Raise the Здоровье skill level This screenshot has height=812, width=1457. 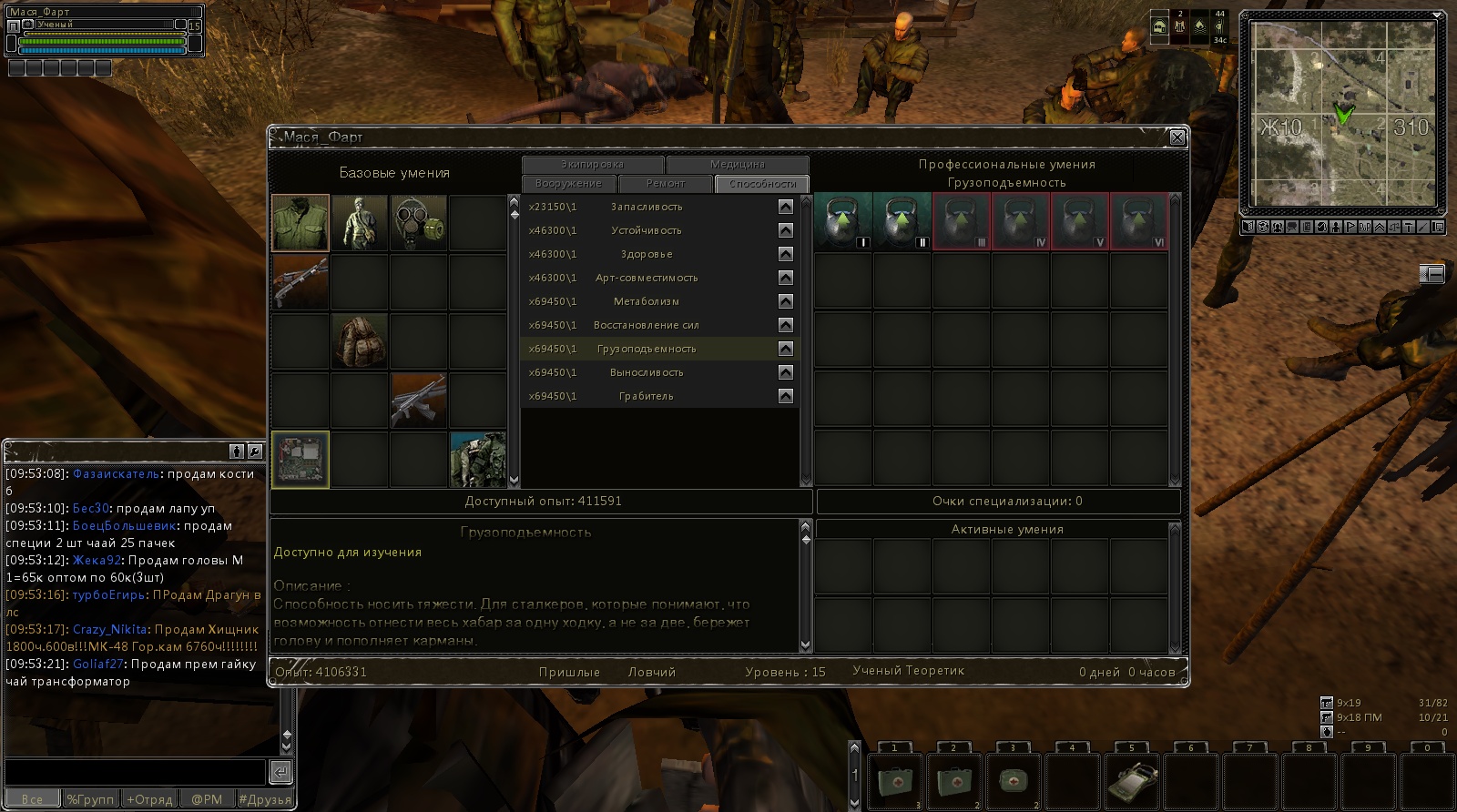pos(786,254)
